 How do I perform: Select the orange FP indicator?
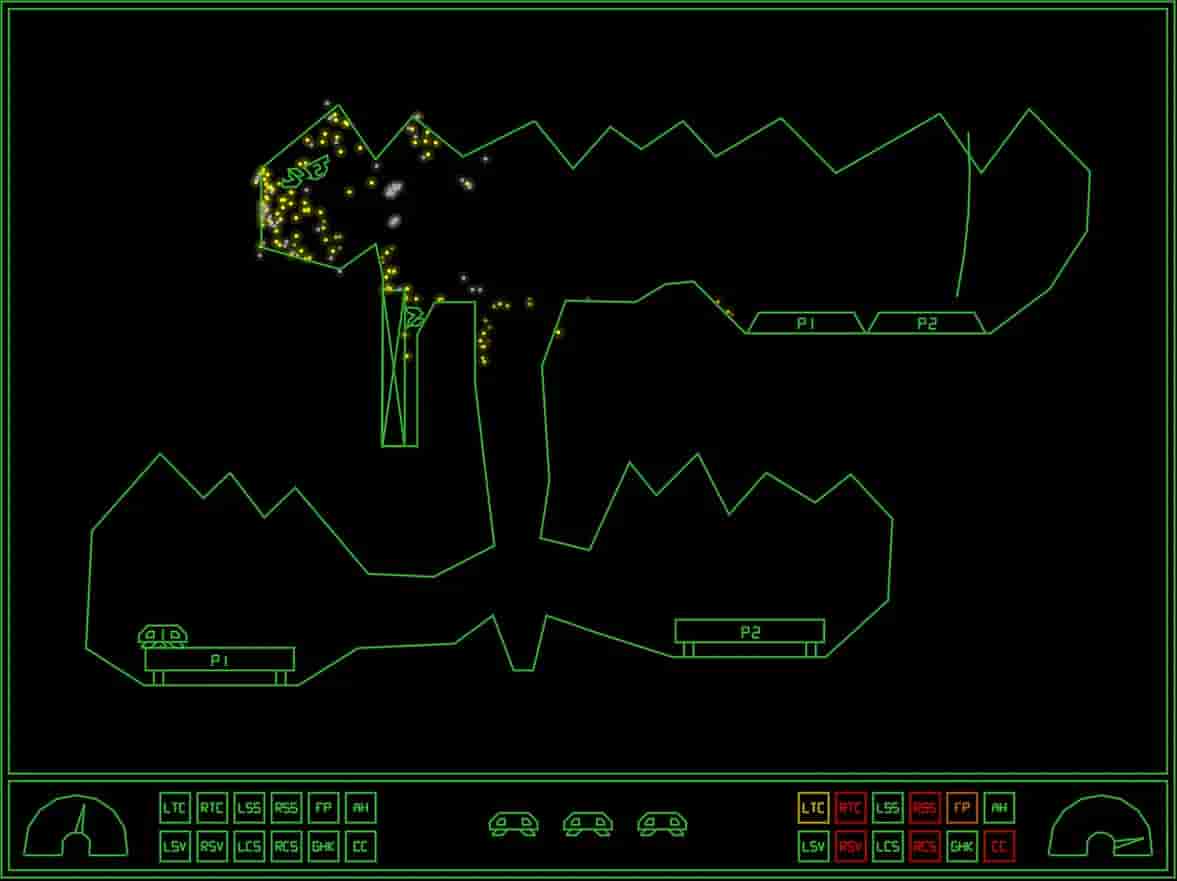pos(961,808)
